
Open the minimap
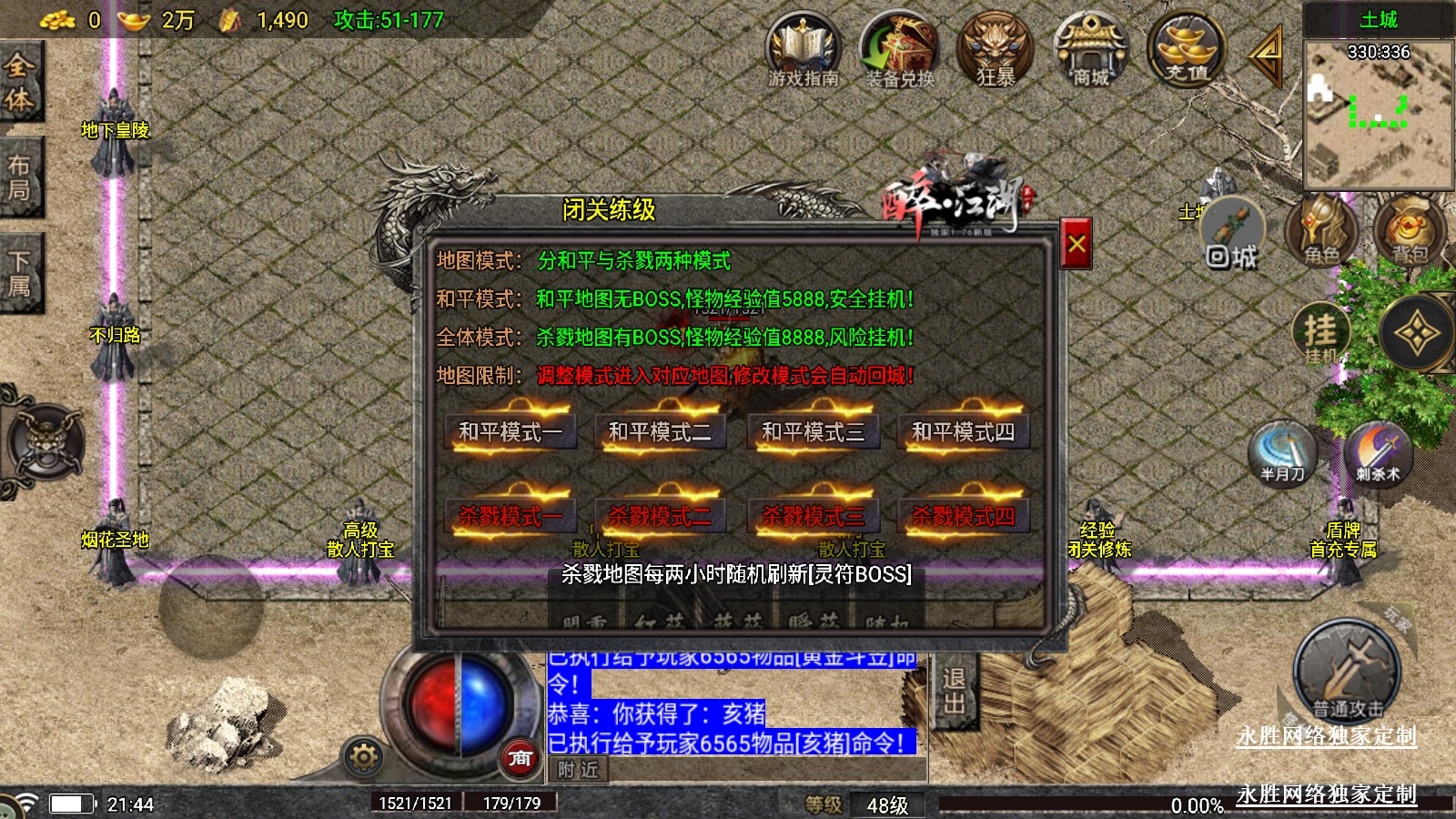1378,114
